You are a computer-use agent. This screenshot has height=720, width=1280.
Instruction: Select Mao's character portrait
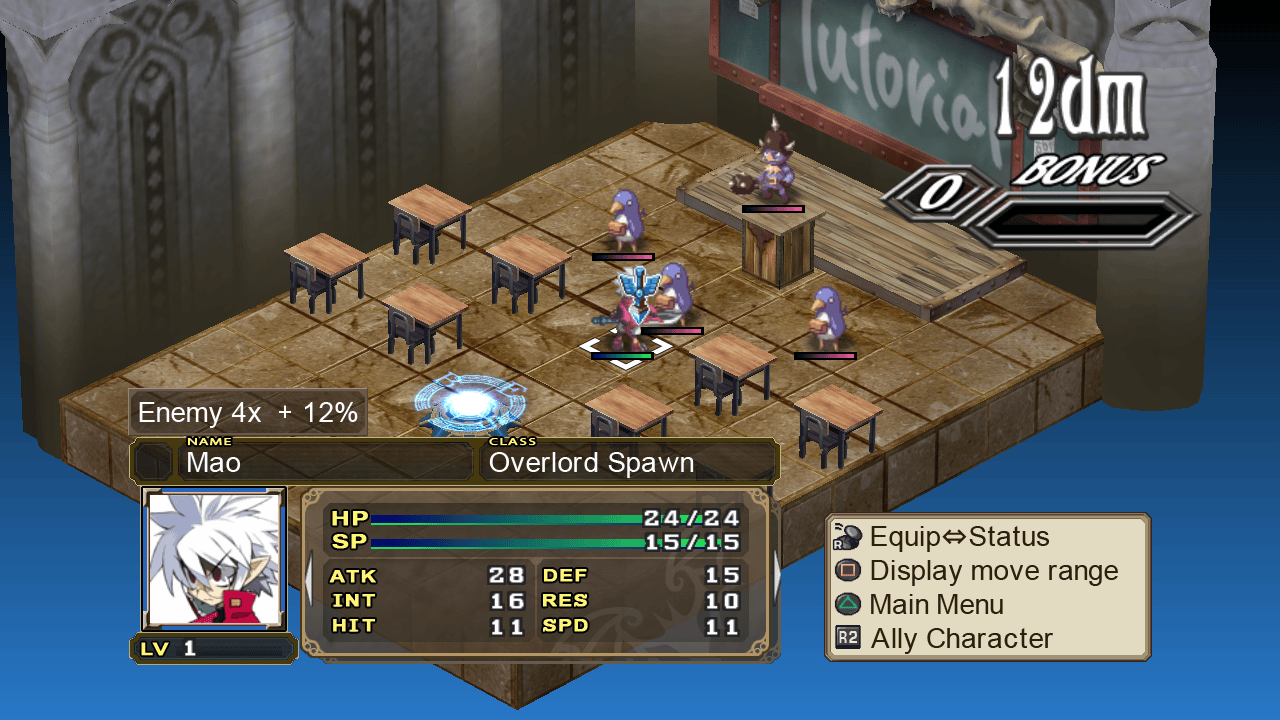coord(214,559)
